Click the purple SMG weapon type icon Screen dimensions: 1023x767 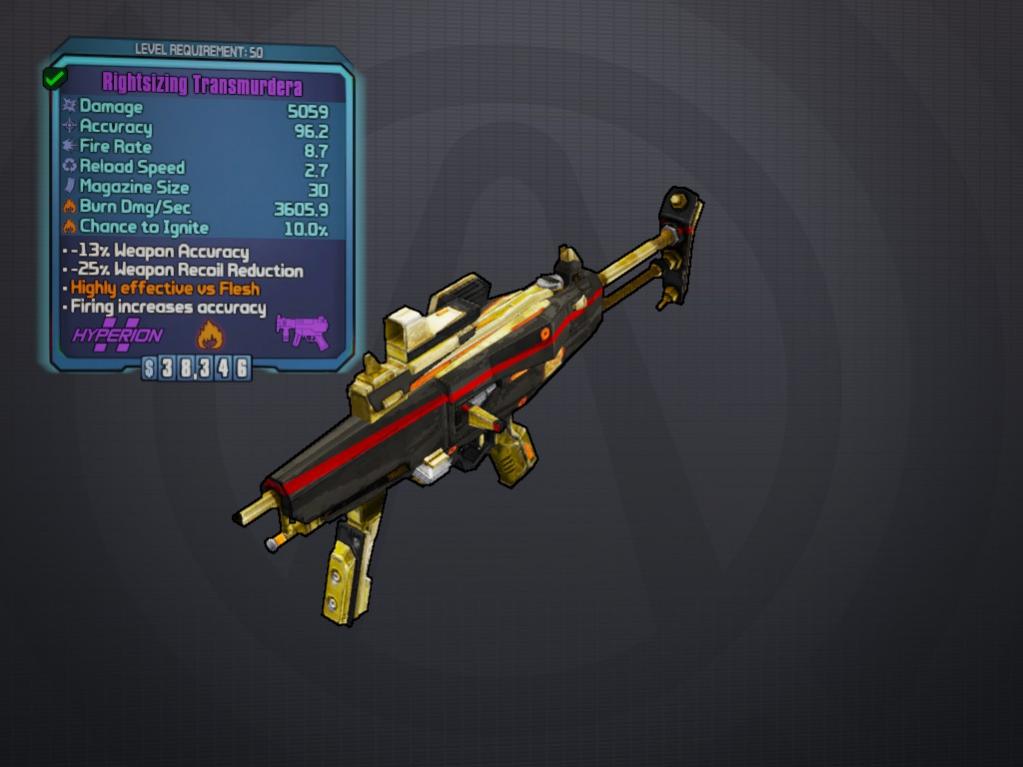(302, 331)
